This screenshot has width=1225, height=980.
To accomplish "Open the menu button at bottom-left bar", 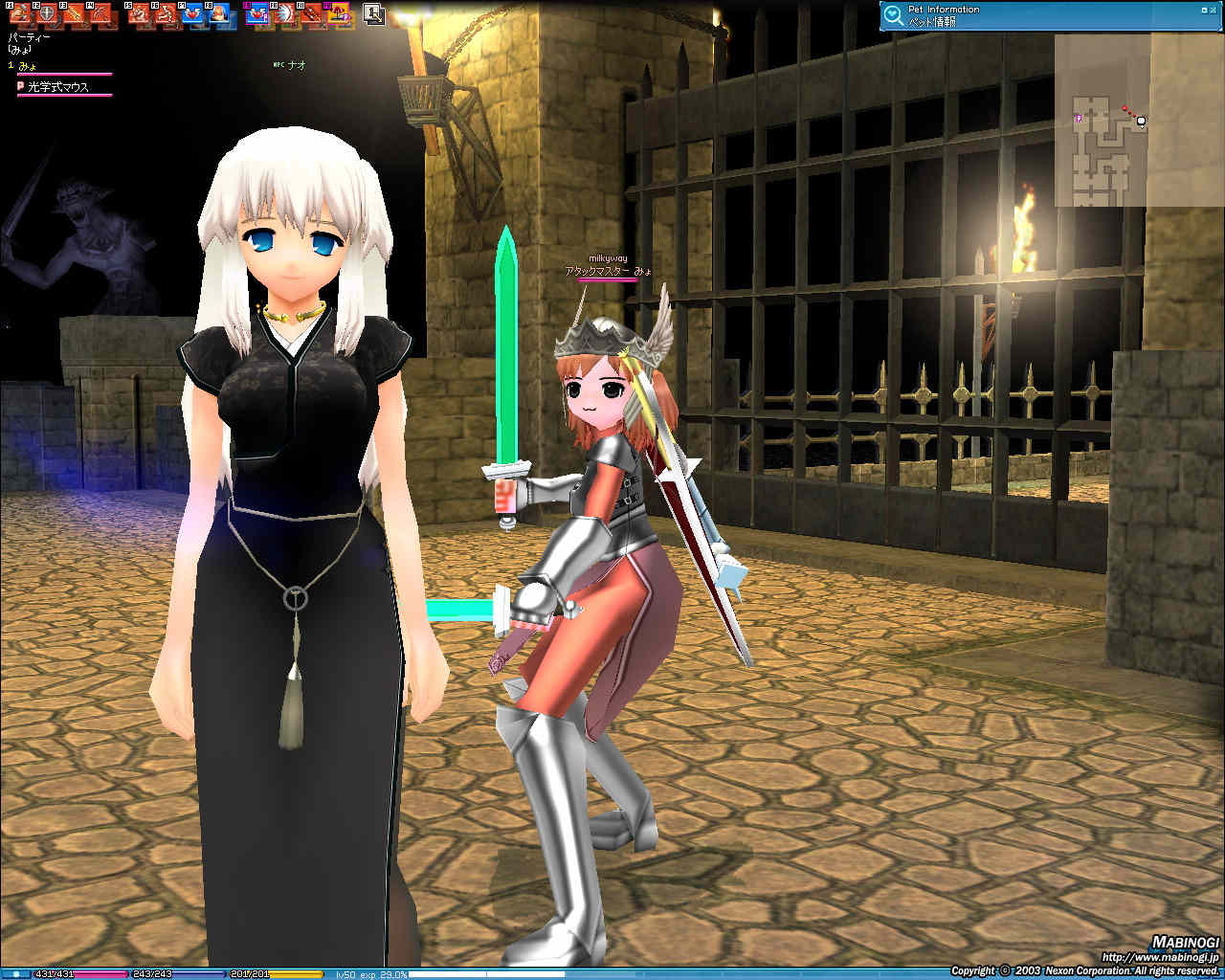I will (15, 974).
